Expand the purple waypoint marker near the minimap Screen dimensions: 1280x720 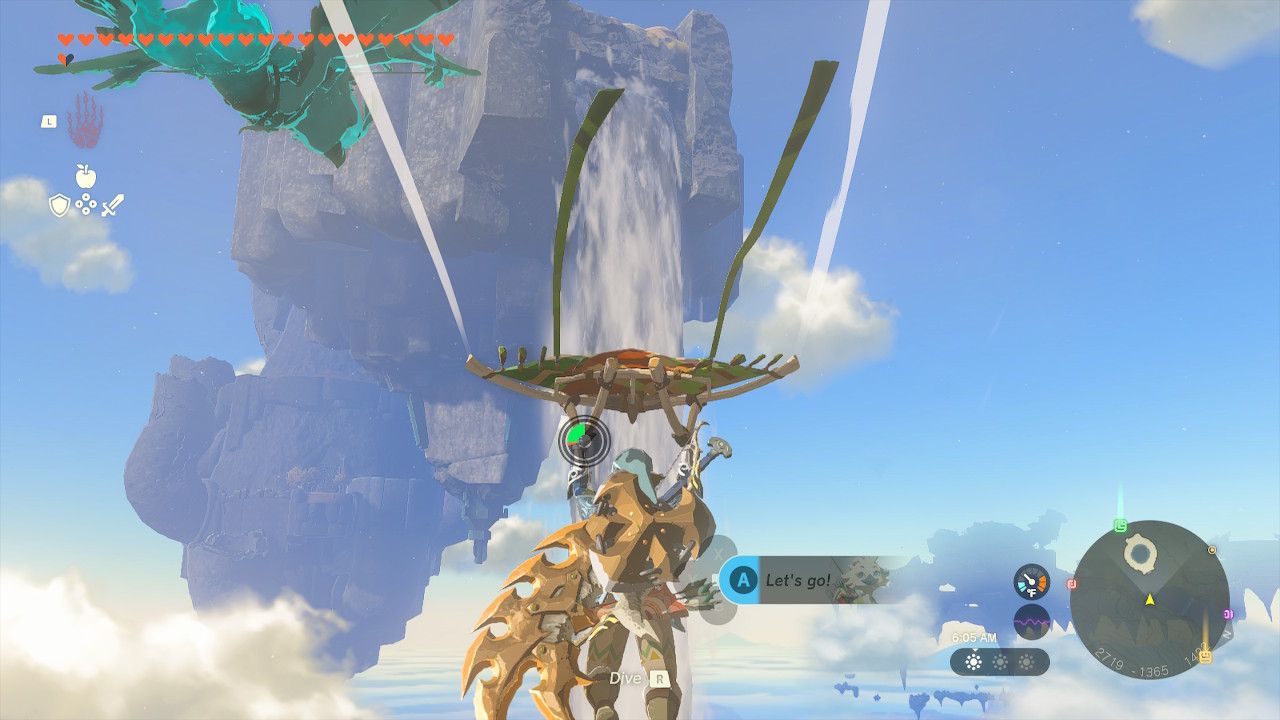coord(1228,613)
